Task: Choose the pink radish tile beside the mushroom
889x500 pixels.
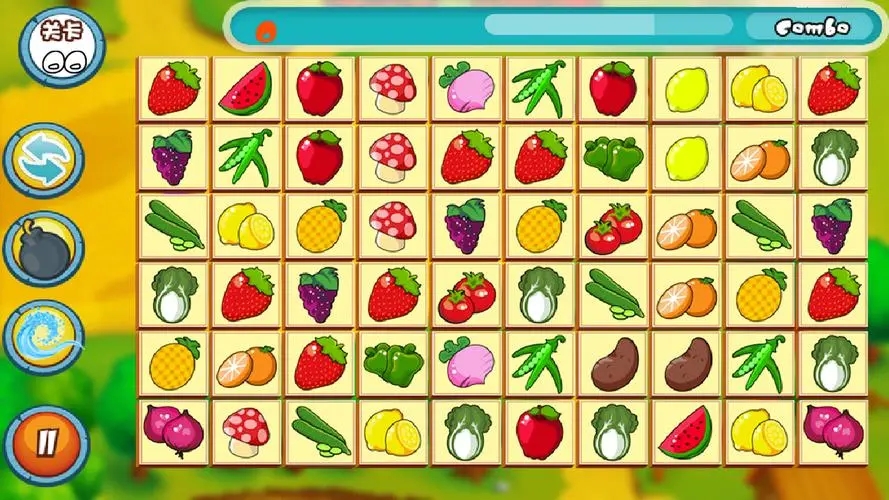Action: pyautogui.click(x=466, y=89)
